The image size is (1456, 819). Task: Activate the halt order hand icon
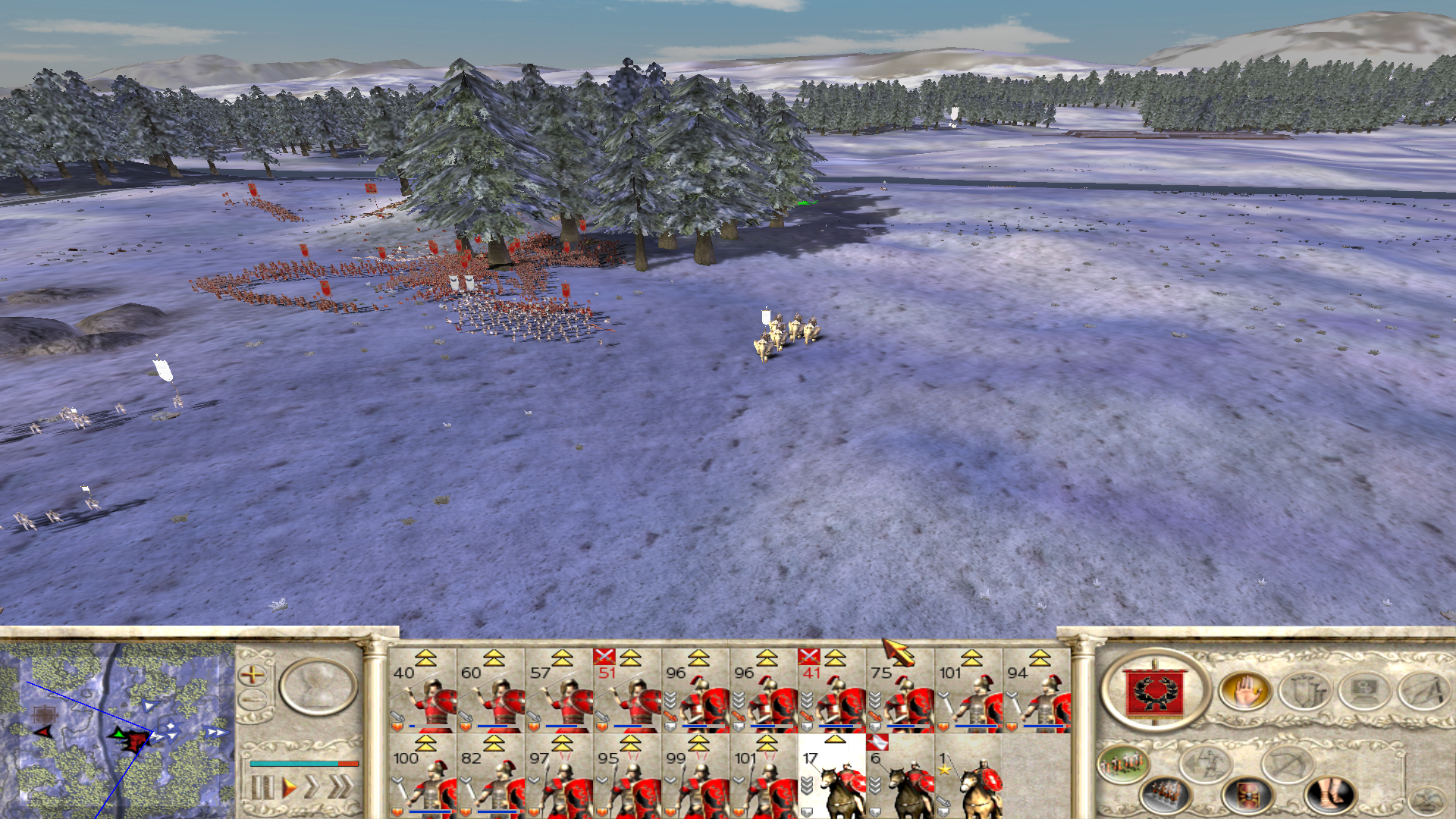[x=1244, y=692]
